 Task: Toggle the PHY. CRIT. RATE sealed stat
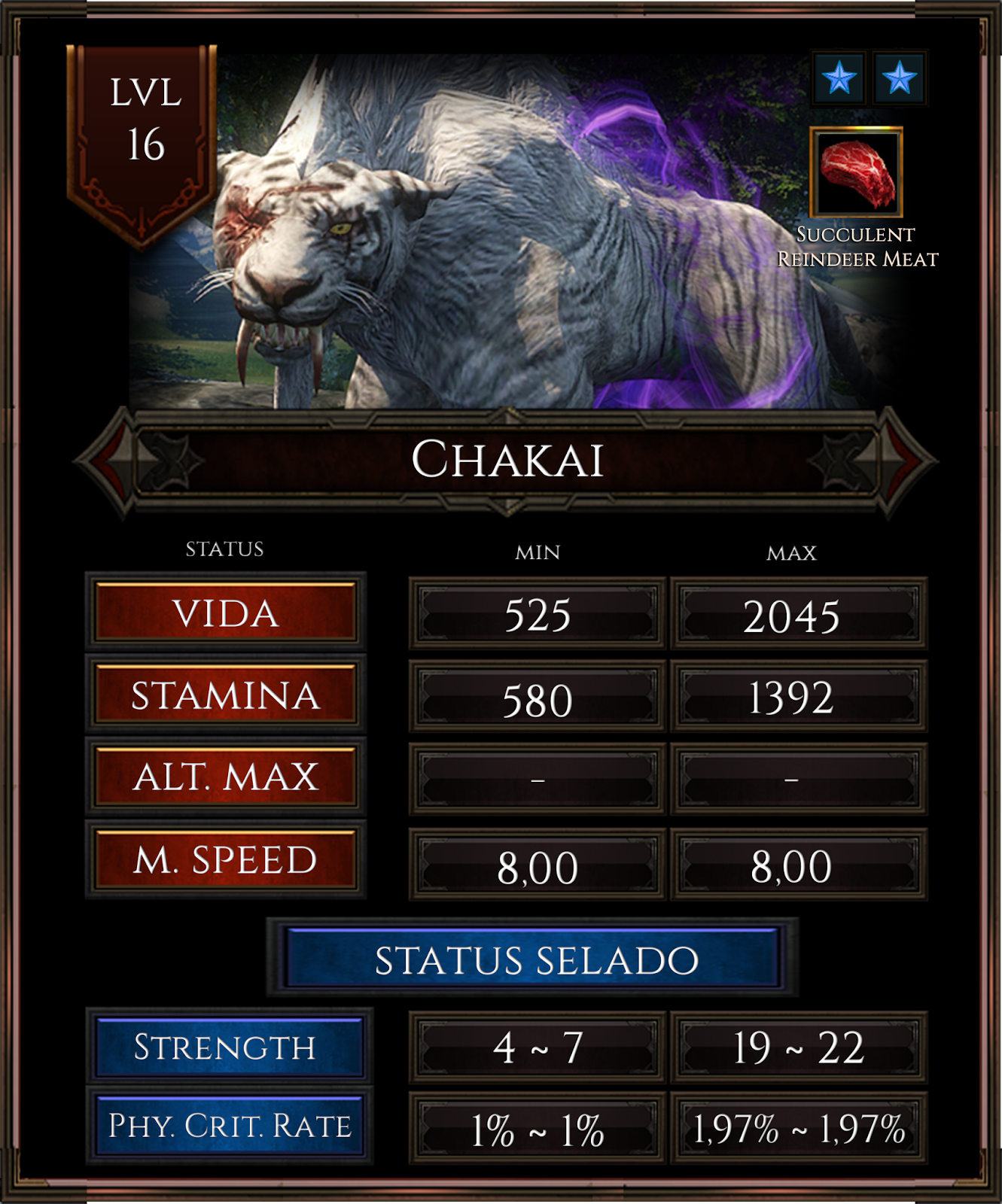225,1124
